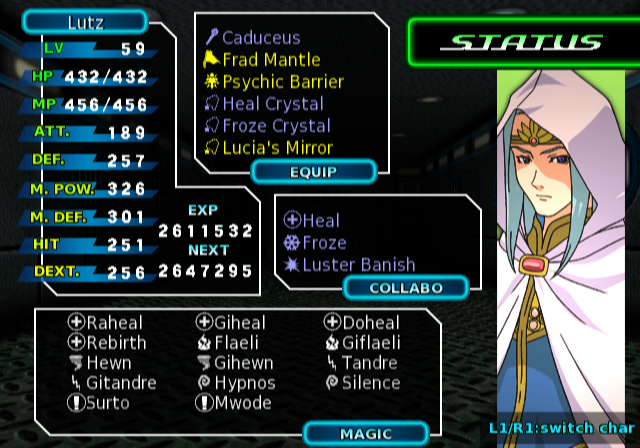Select the Caduceus weapon entry

pos(260,38)
